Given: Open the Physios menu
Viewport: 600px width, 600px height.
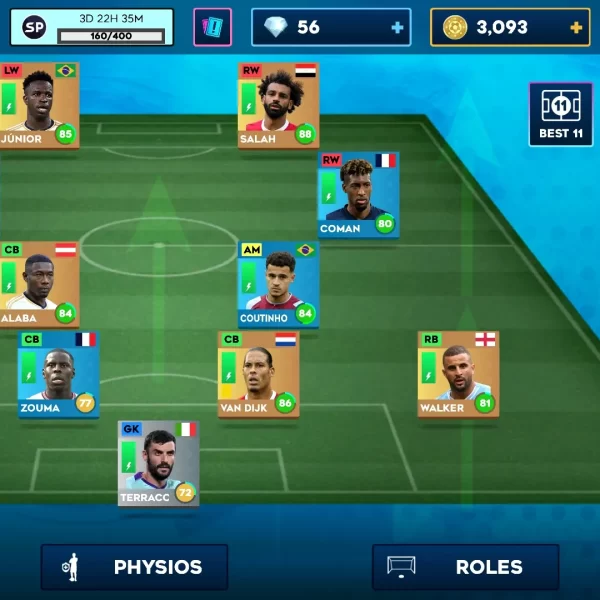Looking at the screenshot, I should pyautogui.click(x=134, y=567).
